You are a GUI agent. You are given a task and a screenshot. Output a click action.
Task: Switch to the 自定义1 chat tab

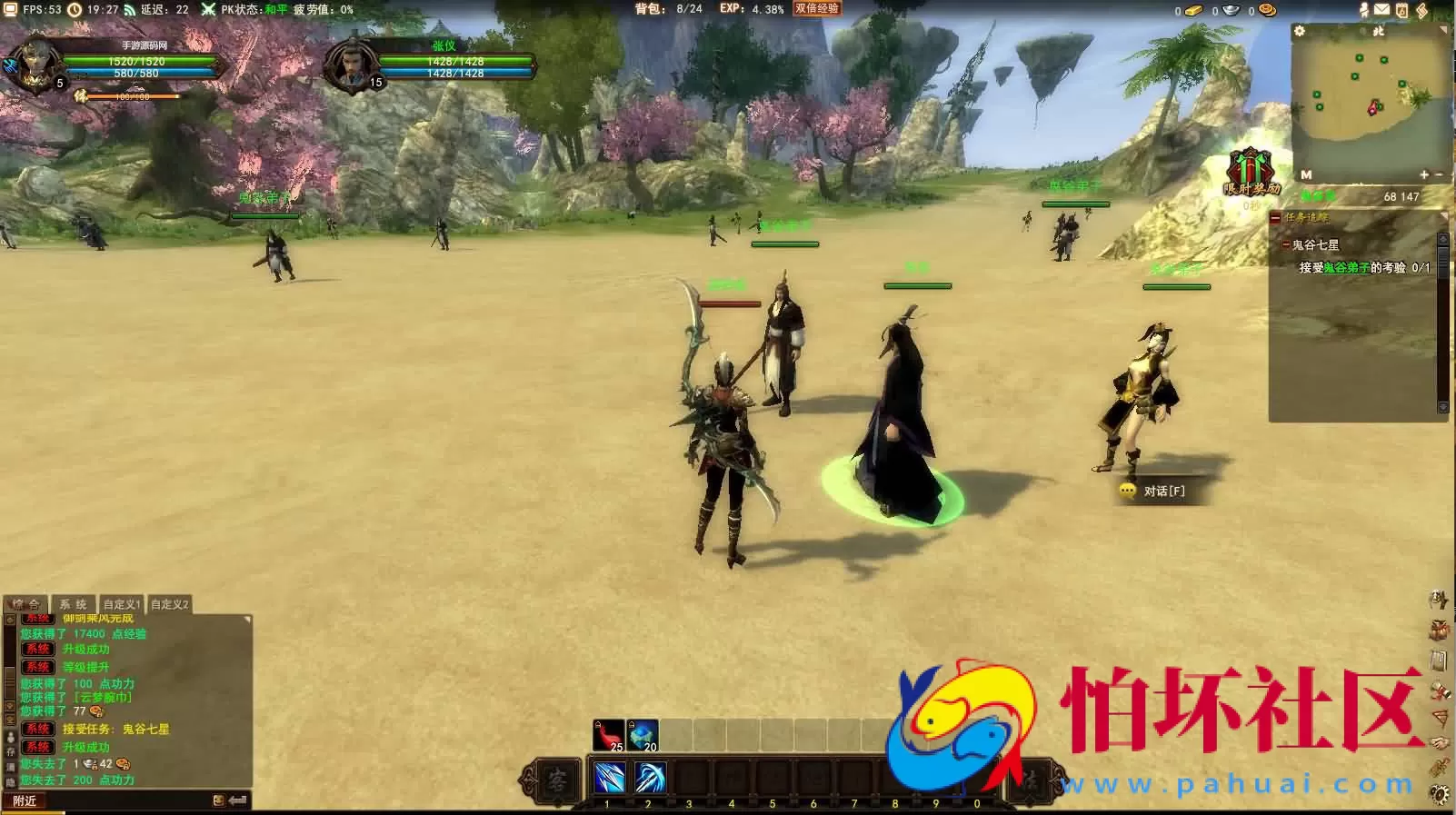click(x=121, y=604)
